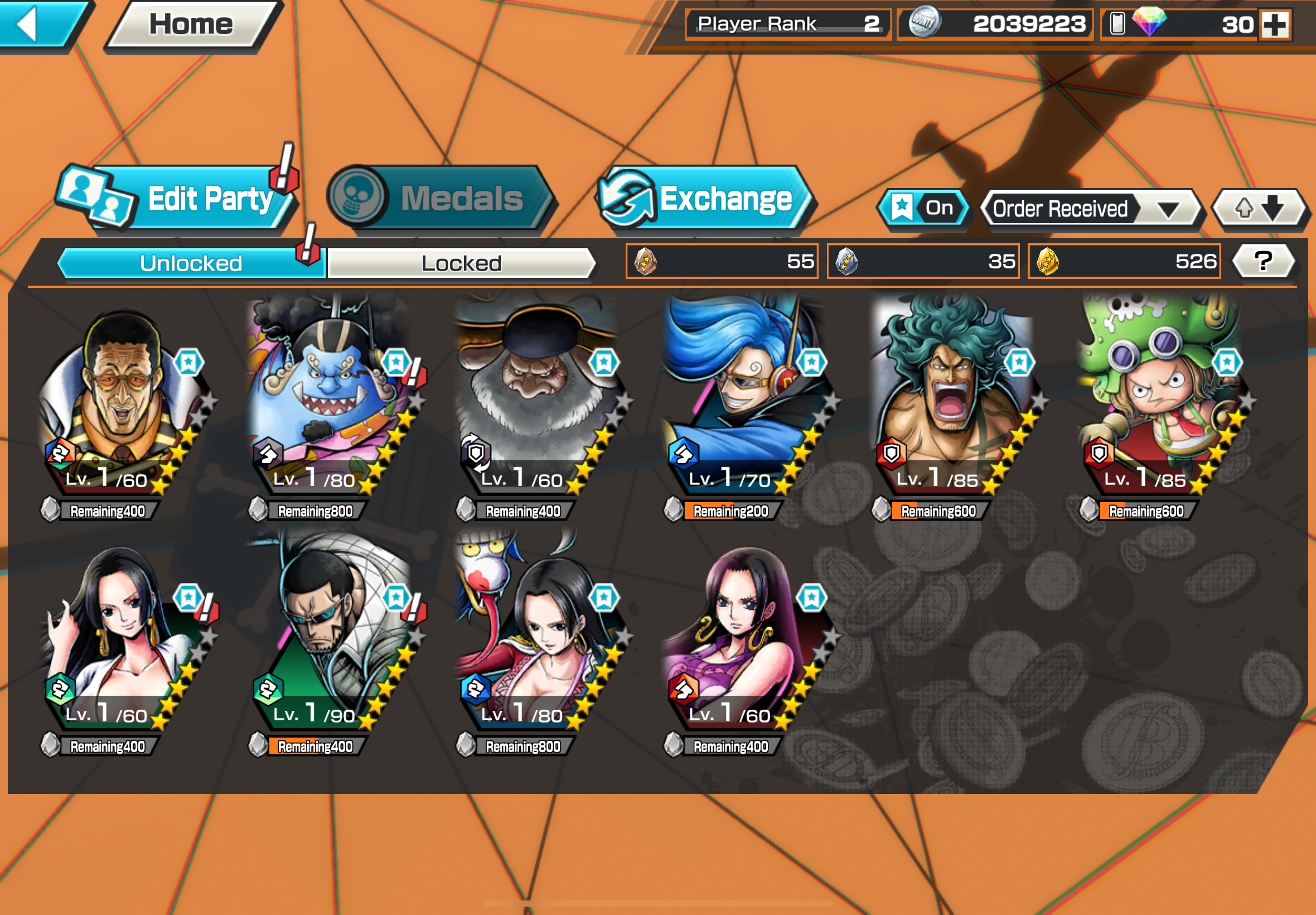The width and height of the screenshot is (1316, 915).
Task: Open help with the question mark button
Action: [x=1262, y=262]
